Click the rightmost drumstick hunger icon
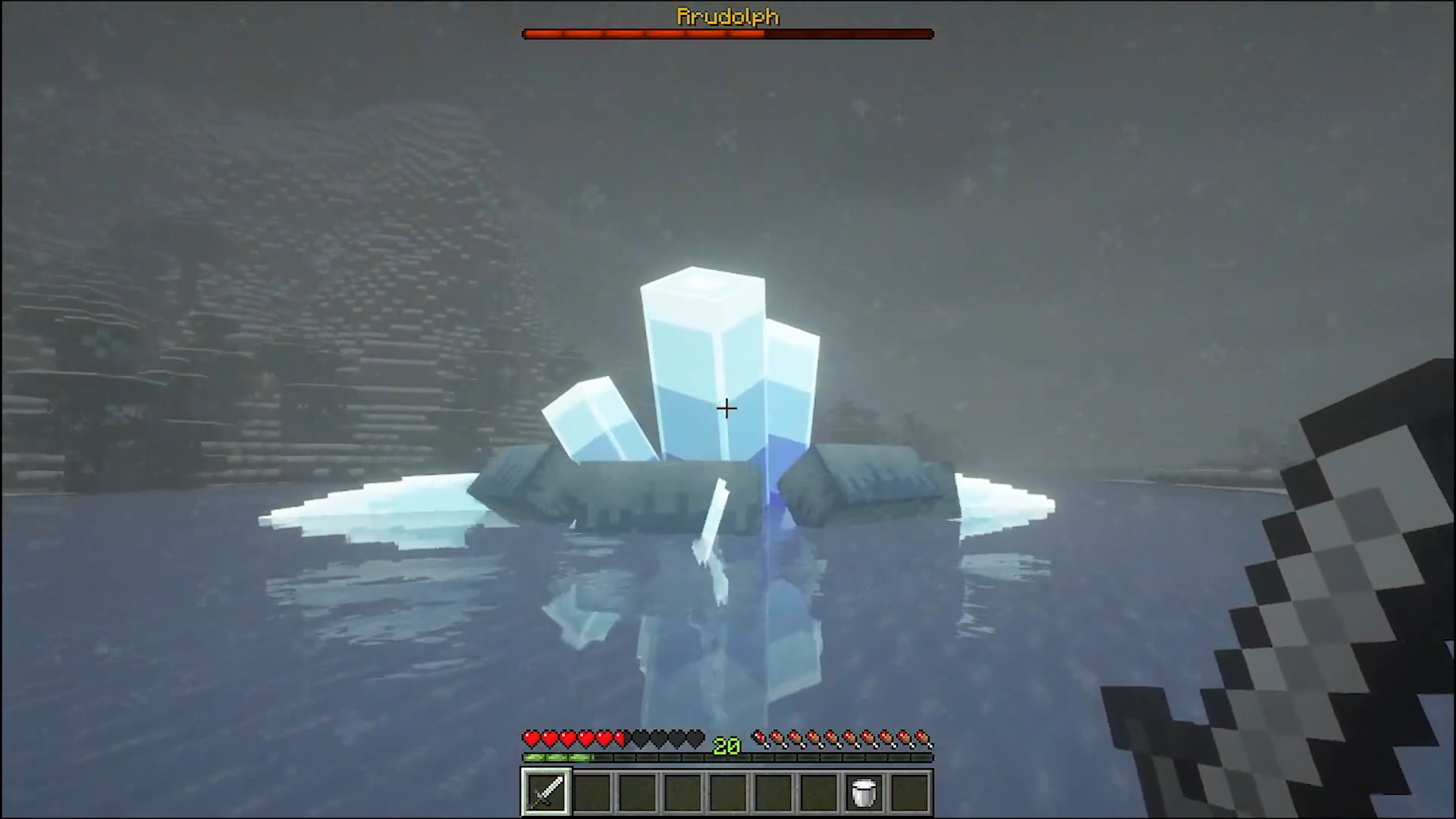Image resolution: width=1456 pixels, height=819 pixels. pos(924,736)
